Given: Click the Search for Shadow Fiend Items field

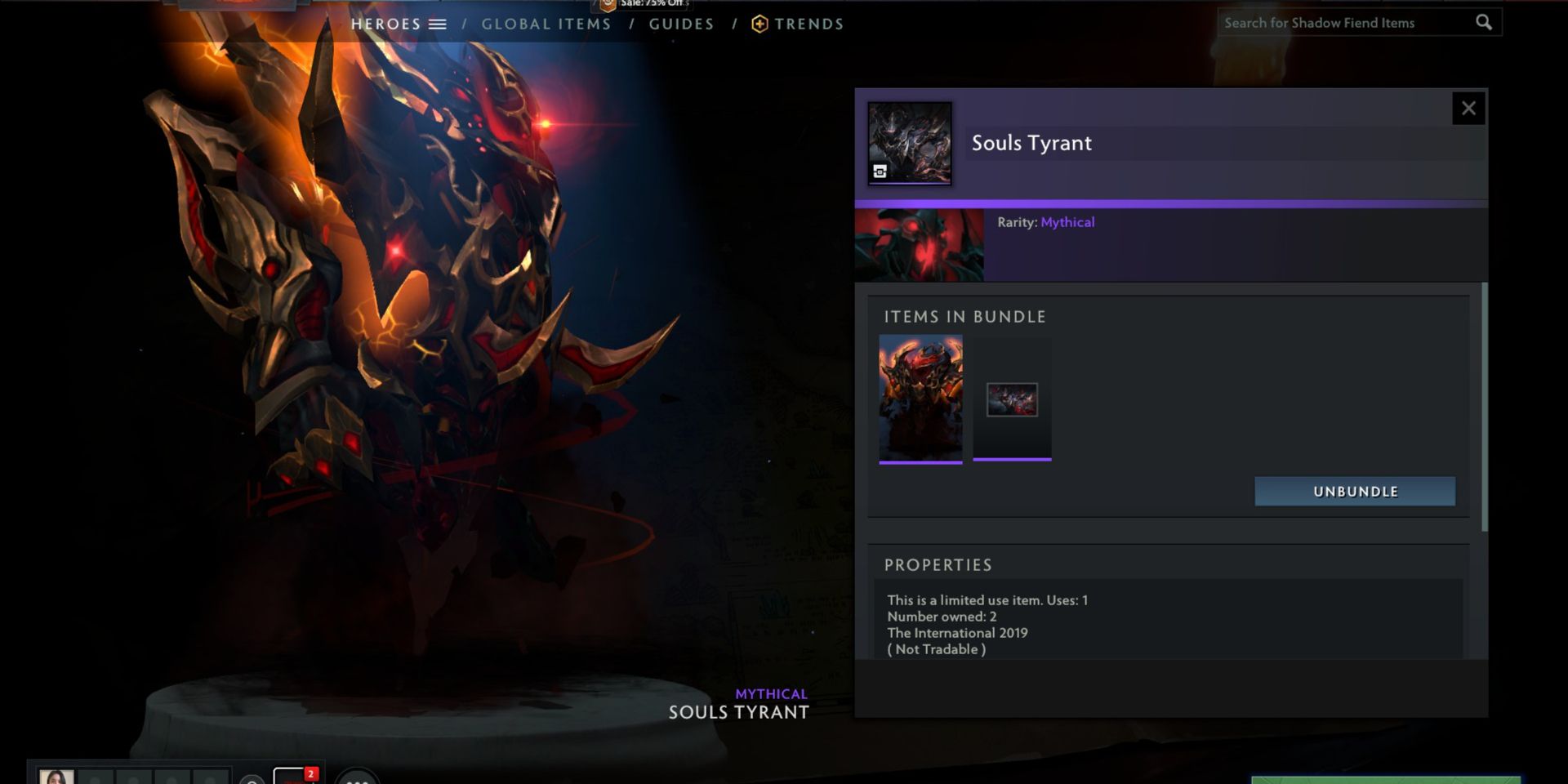Looking at the screenshot, I should pos(1347,22).
